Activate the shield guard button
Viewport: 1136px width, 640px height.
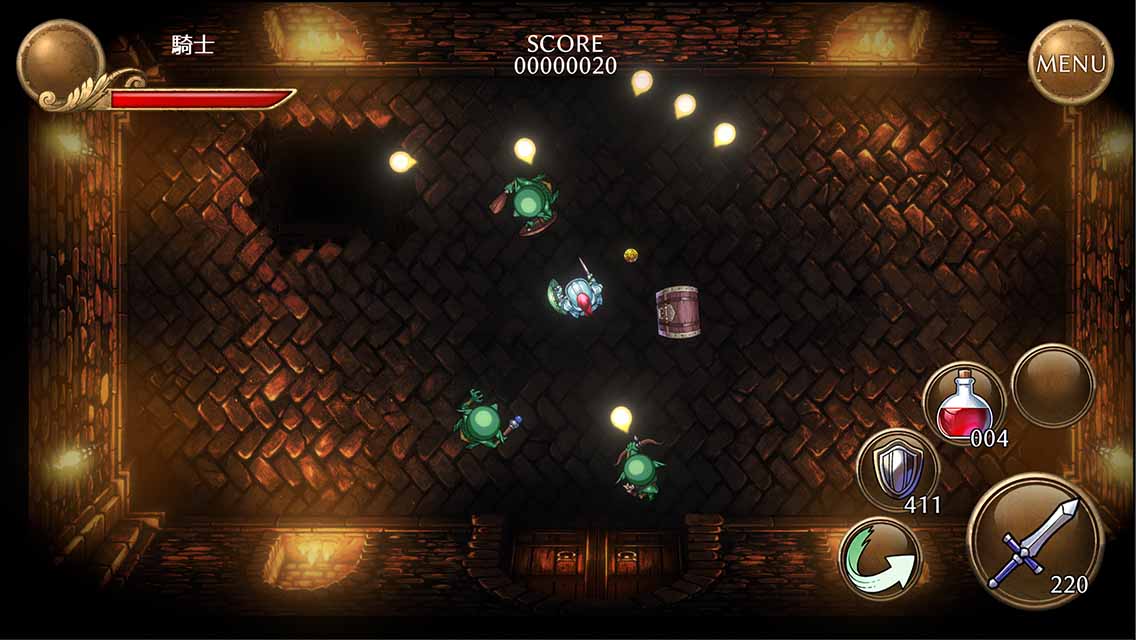[897, 470]
